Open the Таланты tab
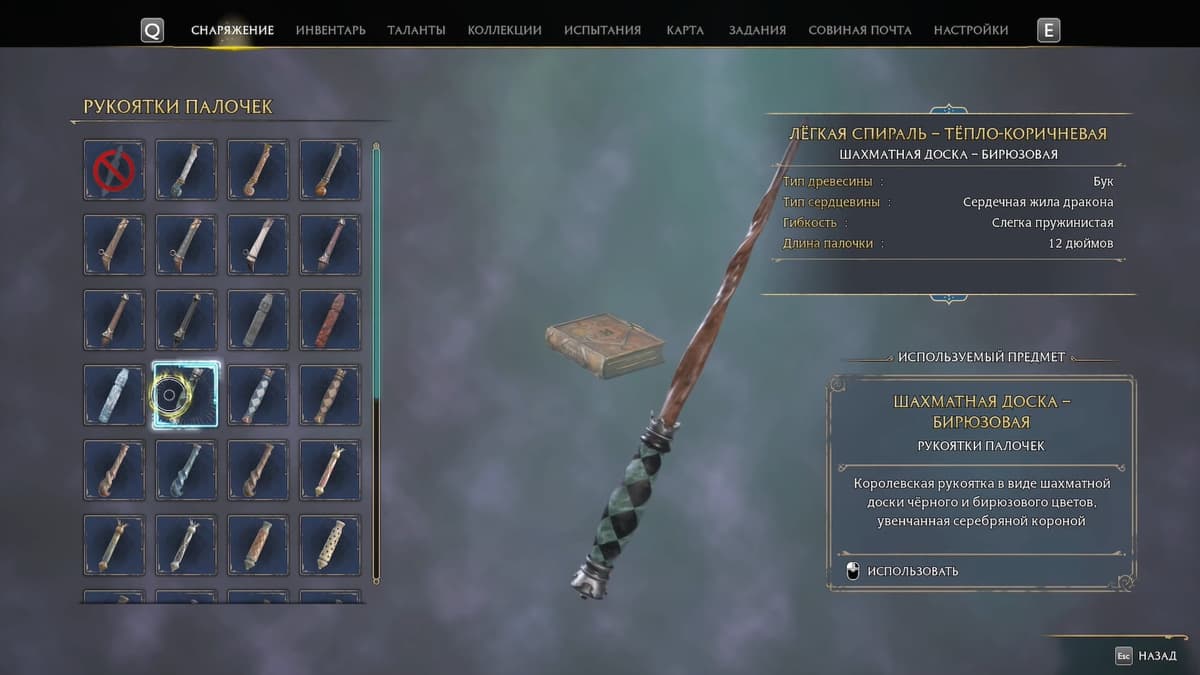This screenshot has width=1200, height=675. pyautogui.click(x=416, y=30)
